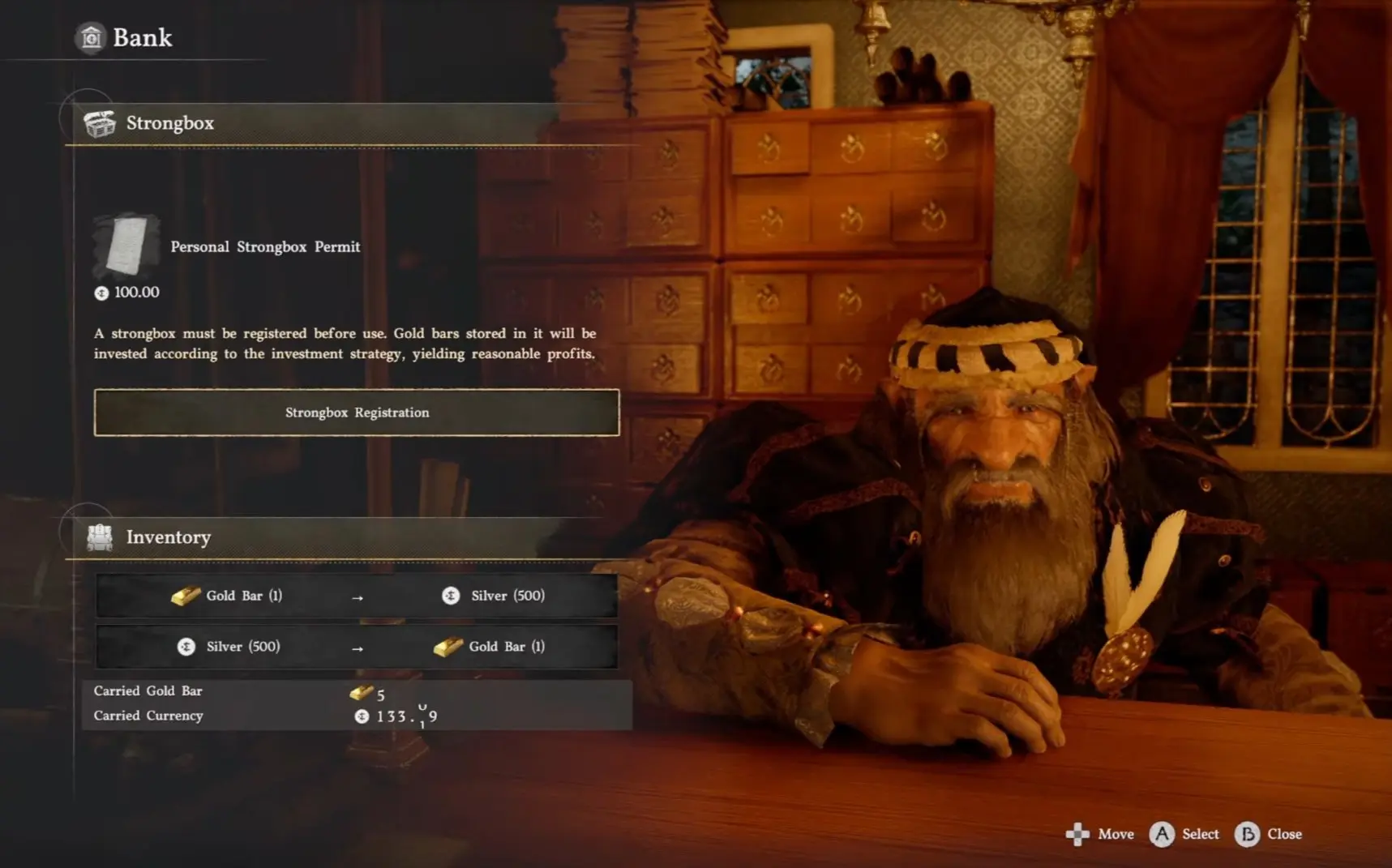Click the Carried Currency value 133.9
Screen dimensions: 1392x868
404,716
